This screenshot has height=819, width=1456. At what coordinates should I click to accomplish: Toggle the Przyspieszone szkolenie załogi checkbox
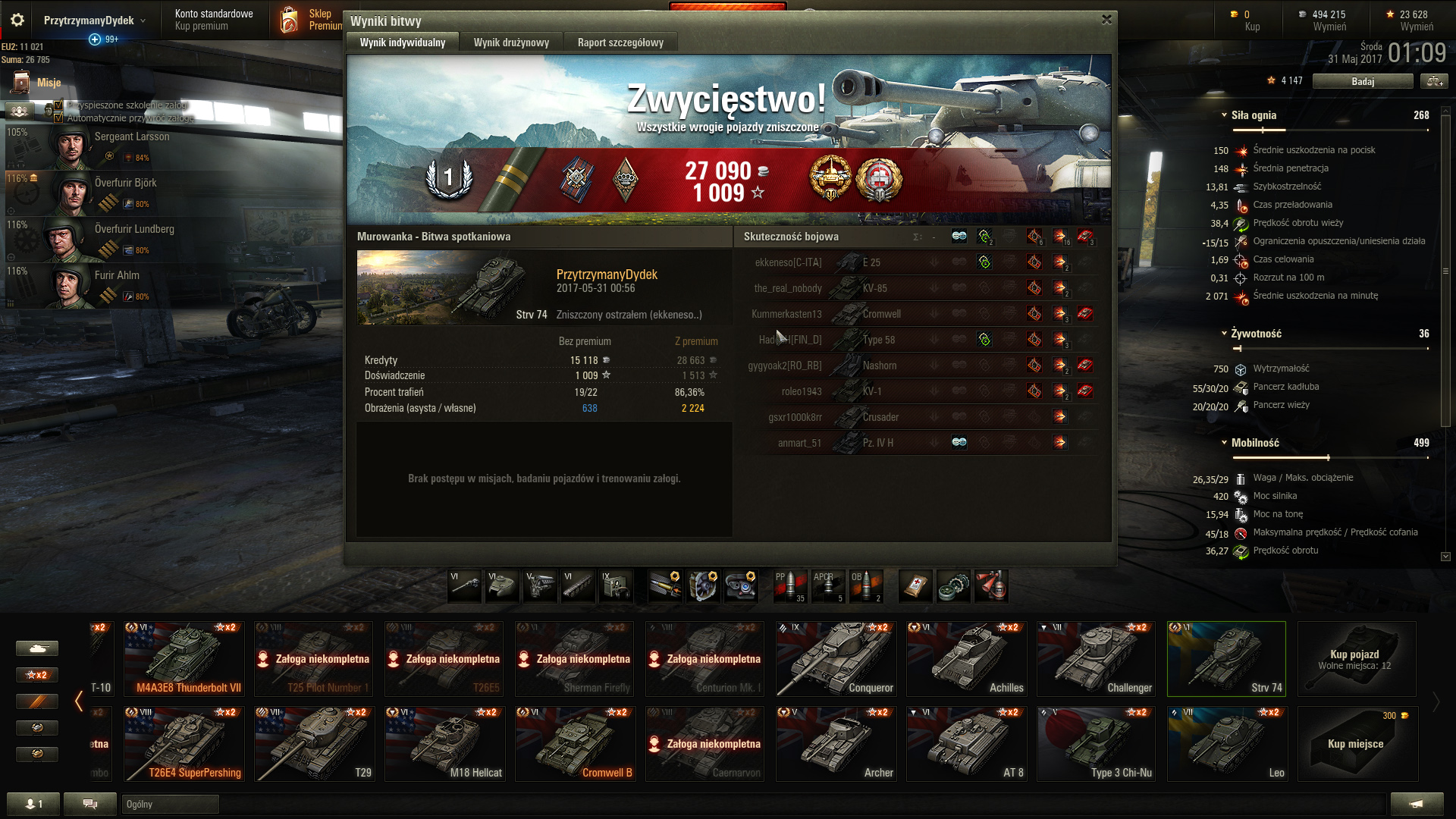point(59,105)
